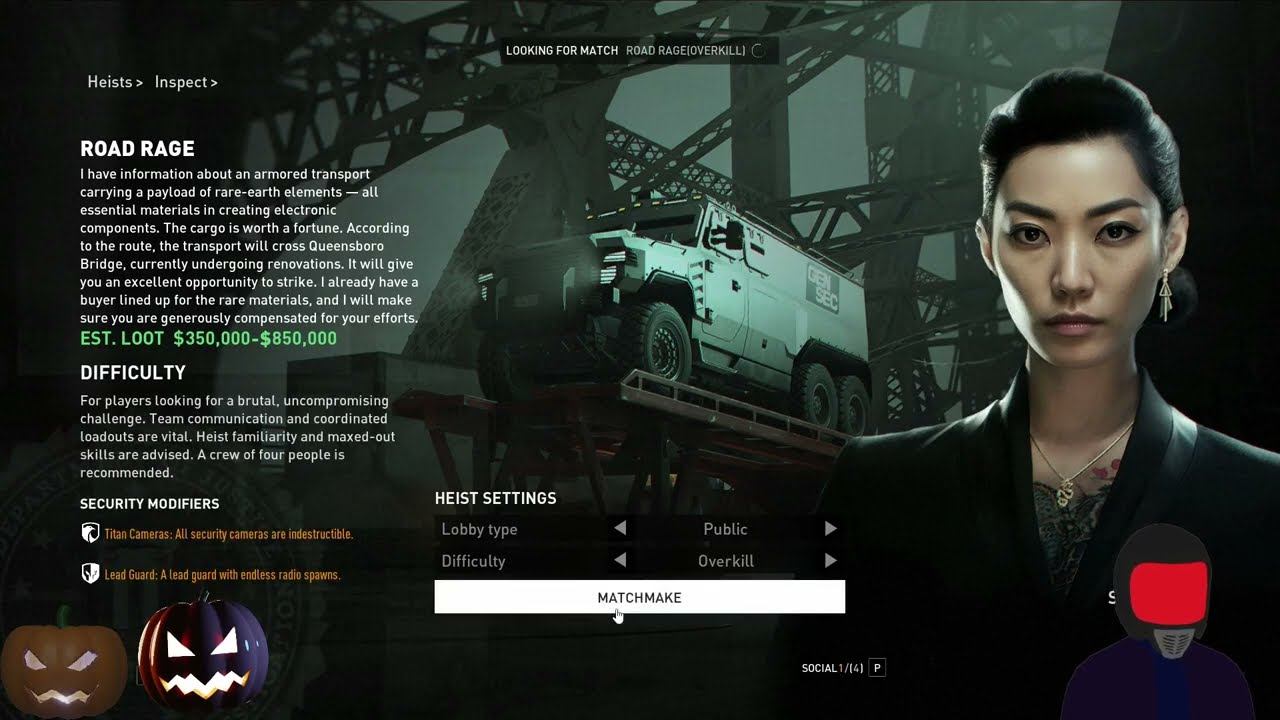Open the Inspect breadcrumb
This screenshot has width=1280, height=720.
(x=185, y=82)
